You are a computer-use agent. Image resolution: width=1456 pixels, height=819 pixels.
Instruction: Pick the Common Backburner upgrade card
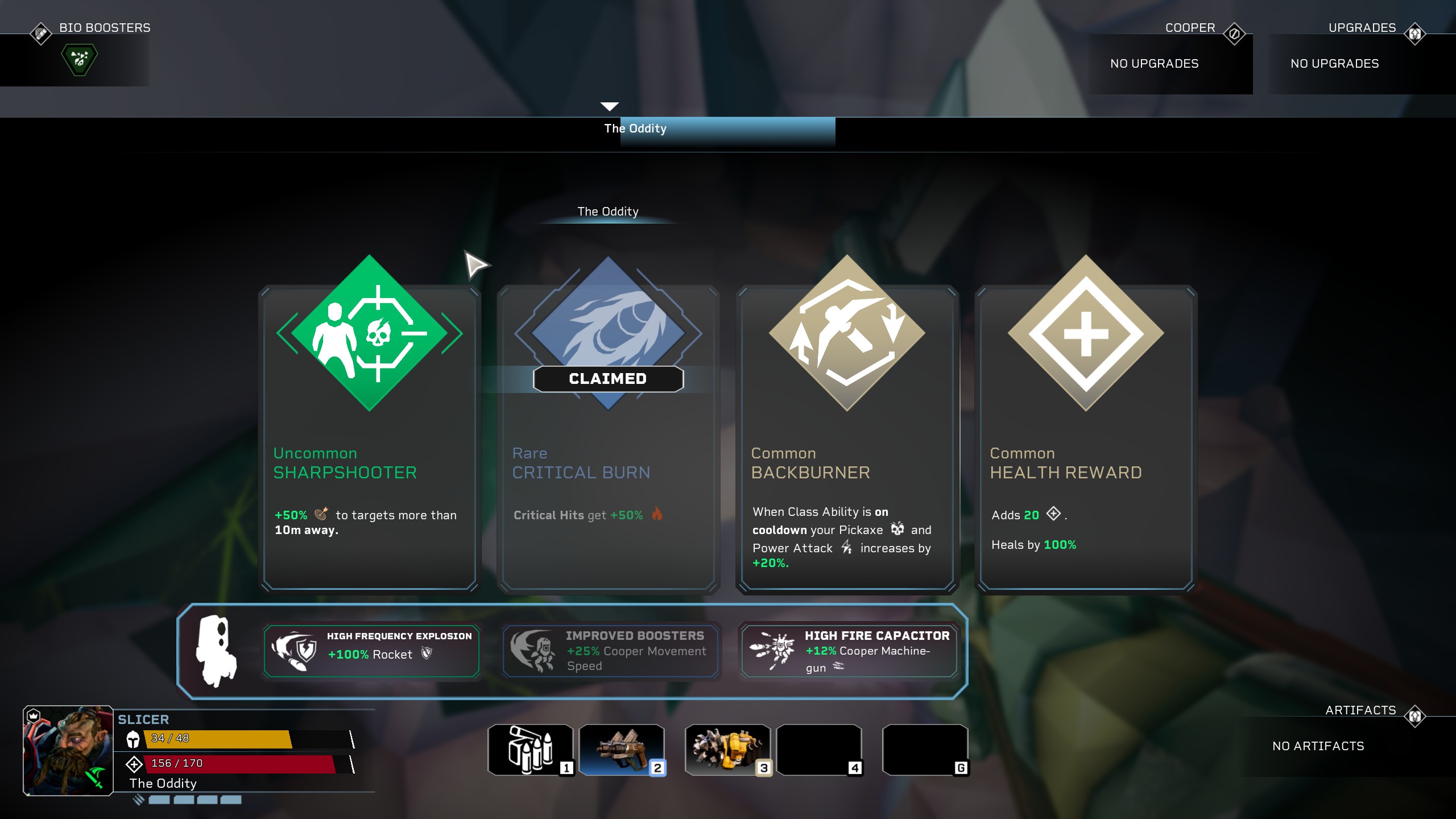pyautogui.click(x=847, y=438)
